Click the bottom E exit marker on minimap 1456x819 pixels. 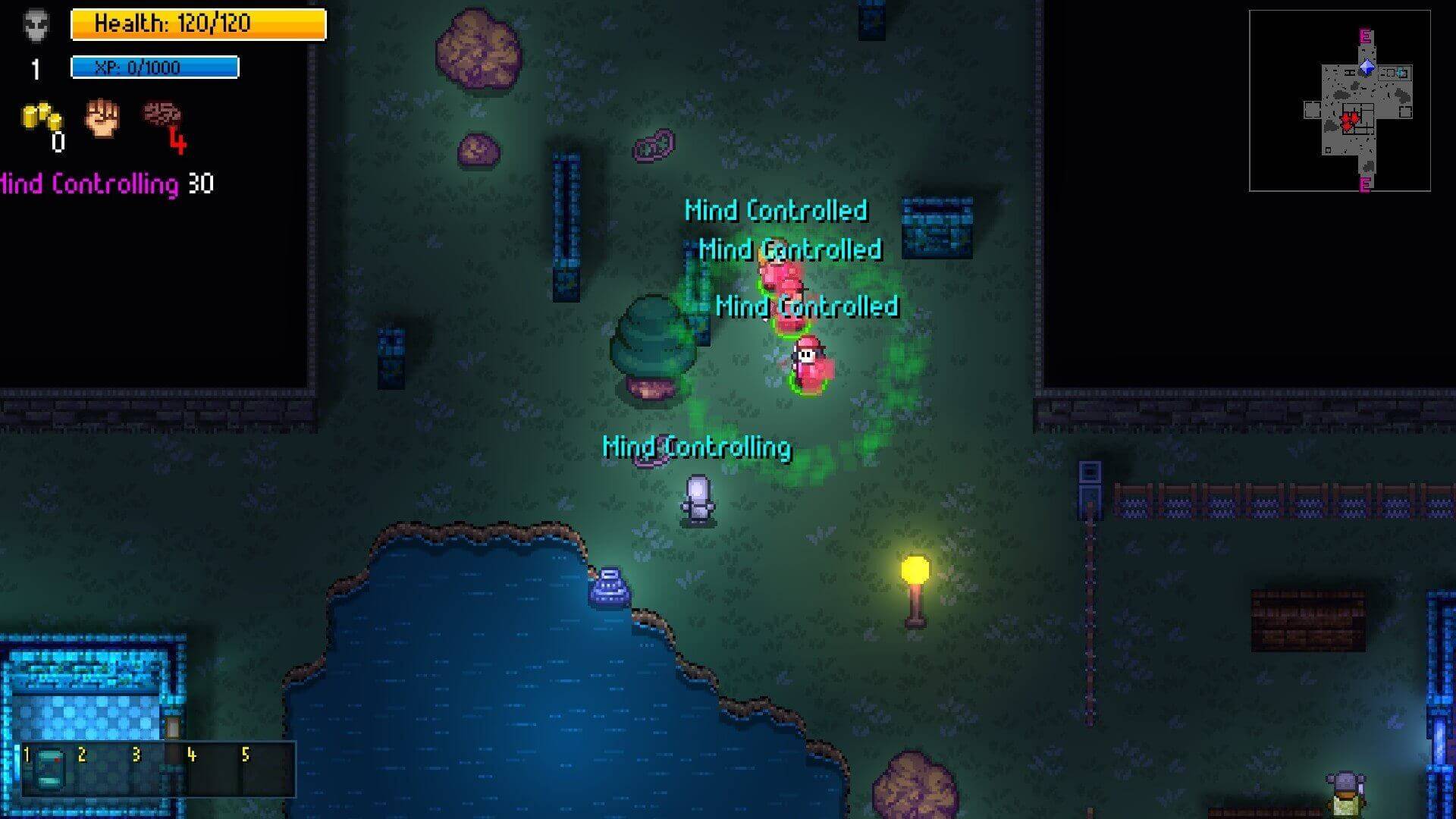(1365, 183)
